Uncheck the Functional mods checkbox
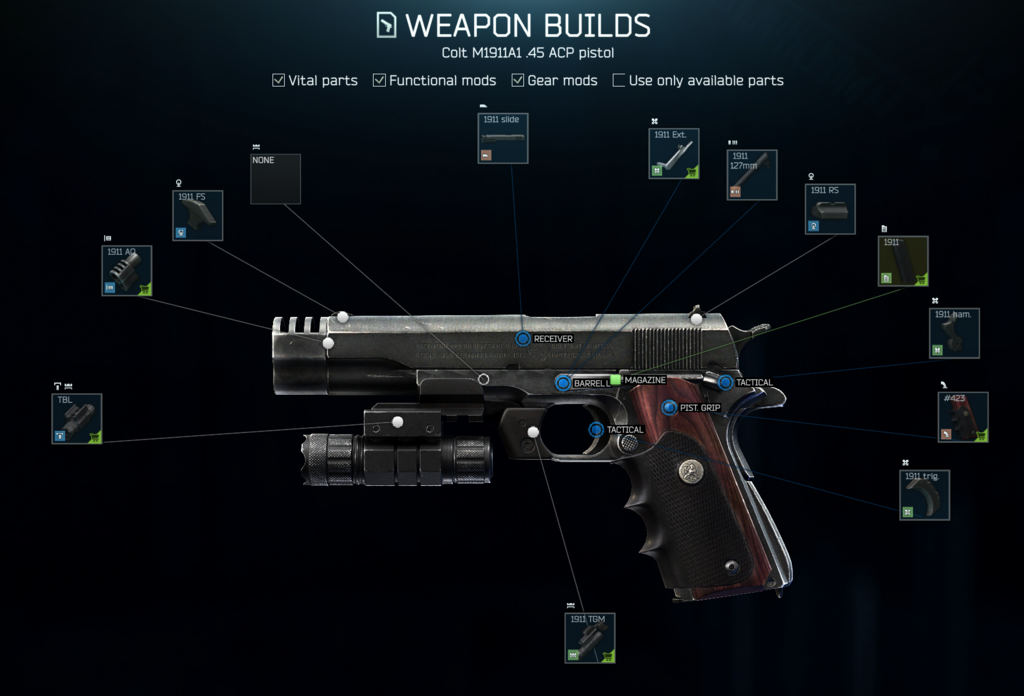The height and width of the screenshot is (696, 1024). [x=380, y=80]
